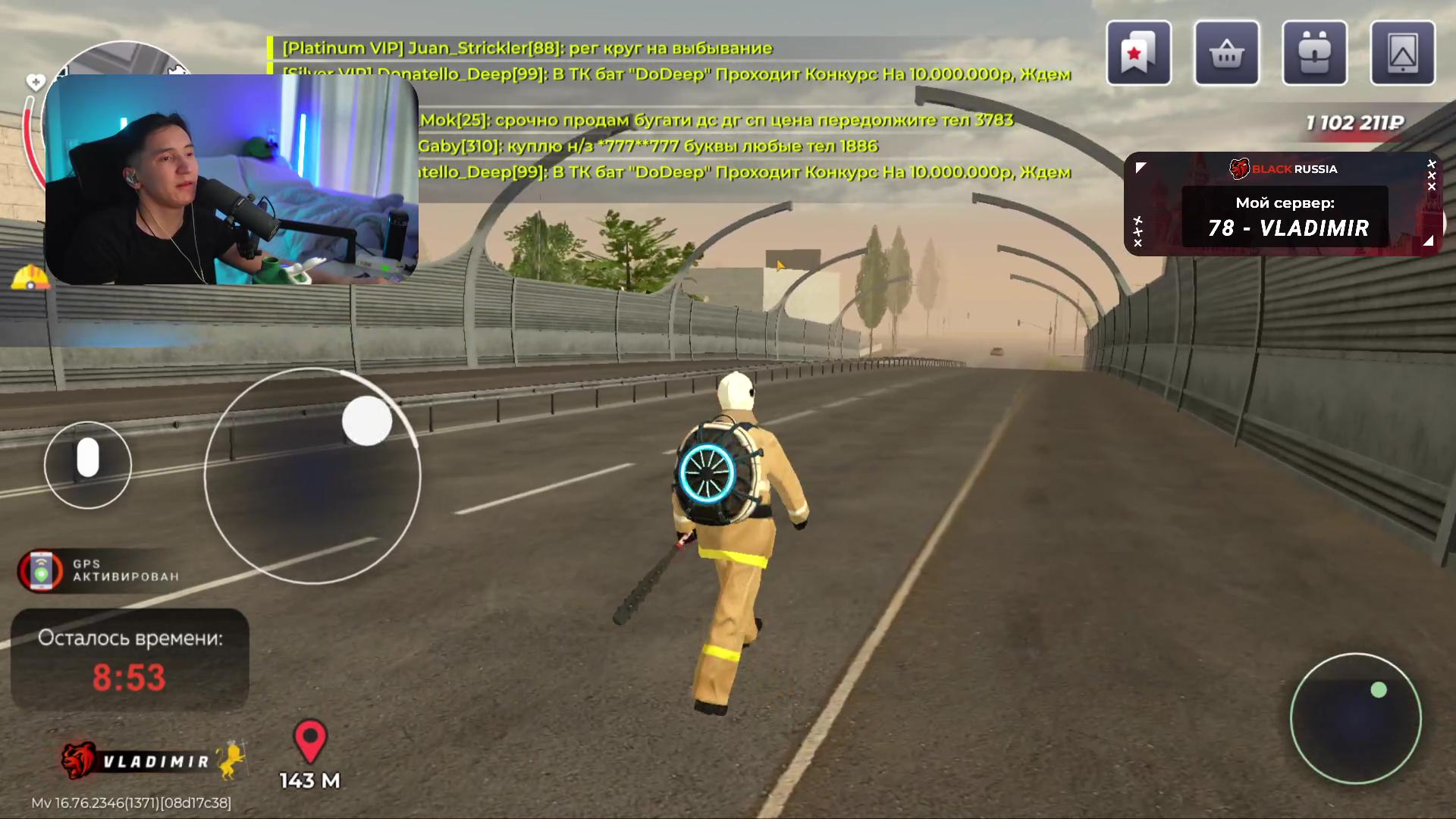
Task: Tap the movement joystick knob
Action: [367, 421]
